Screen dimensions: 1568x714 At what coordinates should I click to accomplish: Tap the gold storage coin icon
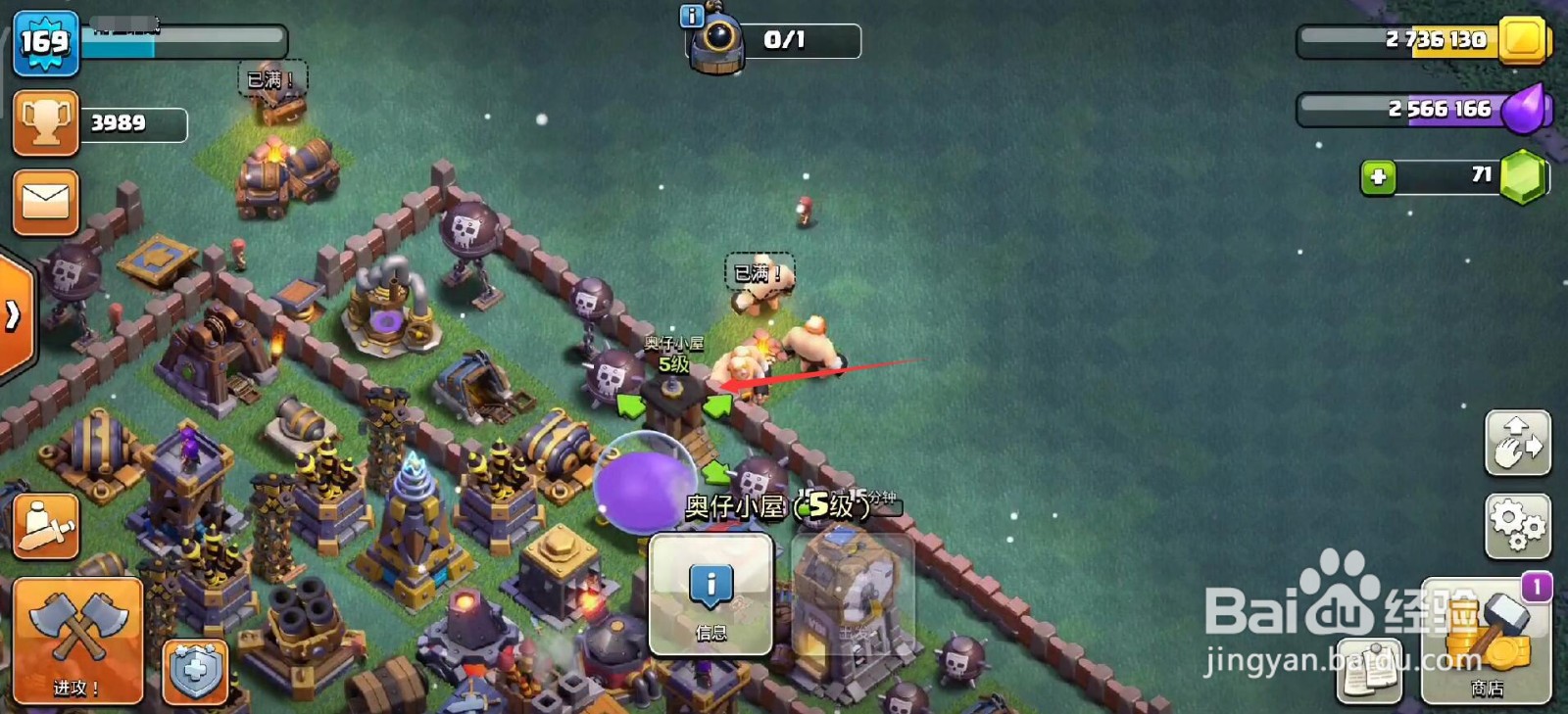pyautogui.click(x=1522, y=39)
